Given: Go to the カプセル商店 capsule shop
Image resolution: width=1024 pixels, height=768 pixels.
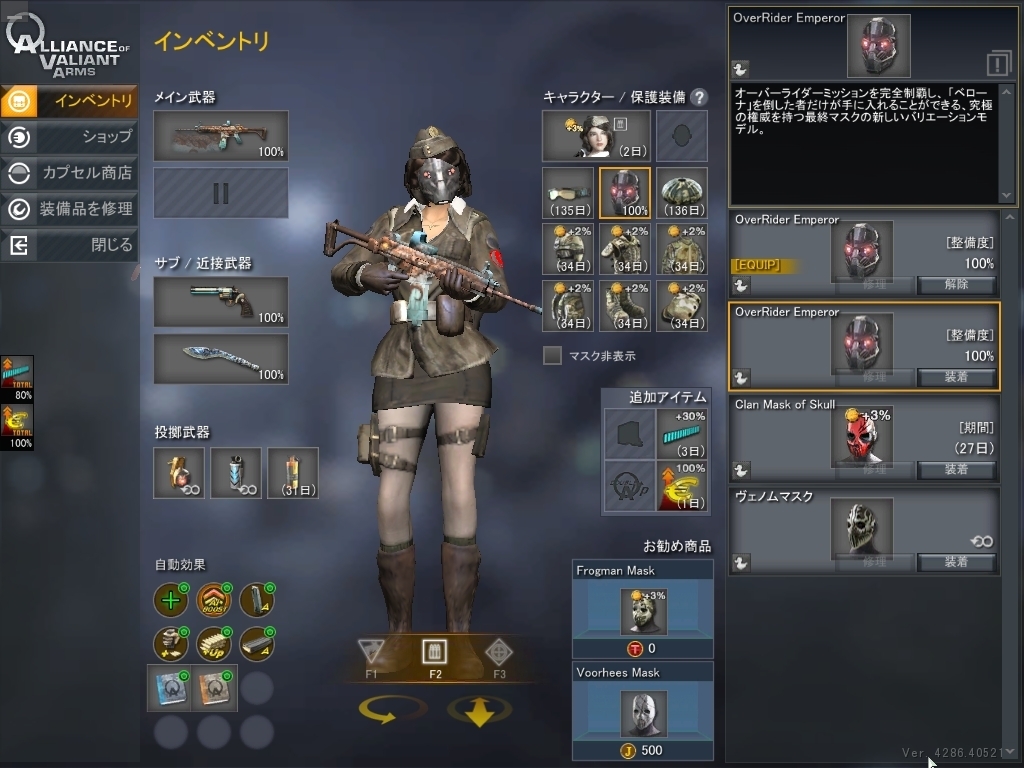Looking at the screenshot, I should [x=70, y=172].
